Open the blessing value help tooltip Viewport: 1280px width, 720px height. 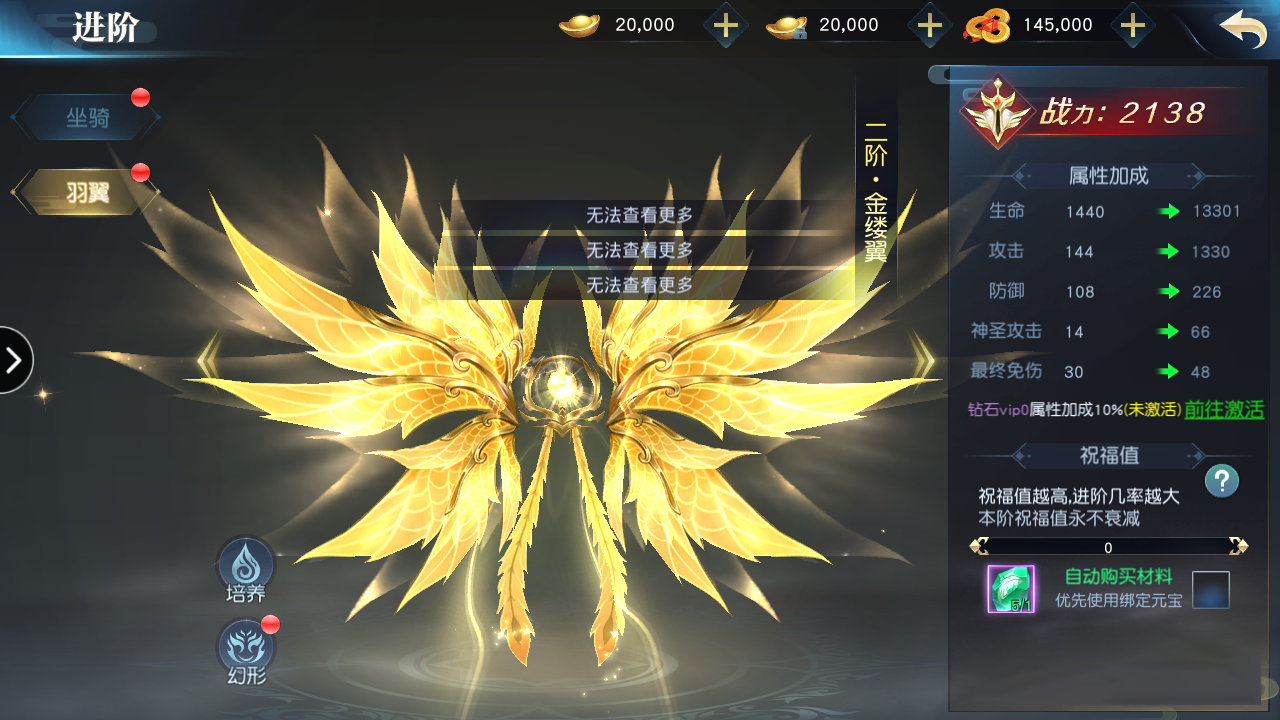click(x=1221, y=481)
